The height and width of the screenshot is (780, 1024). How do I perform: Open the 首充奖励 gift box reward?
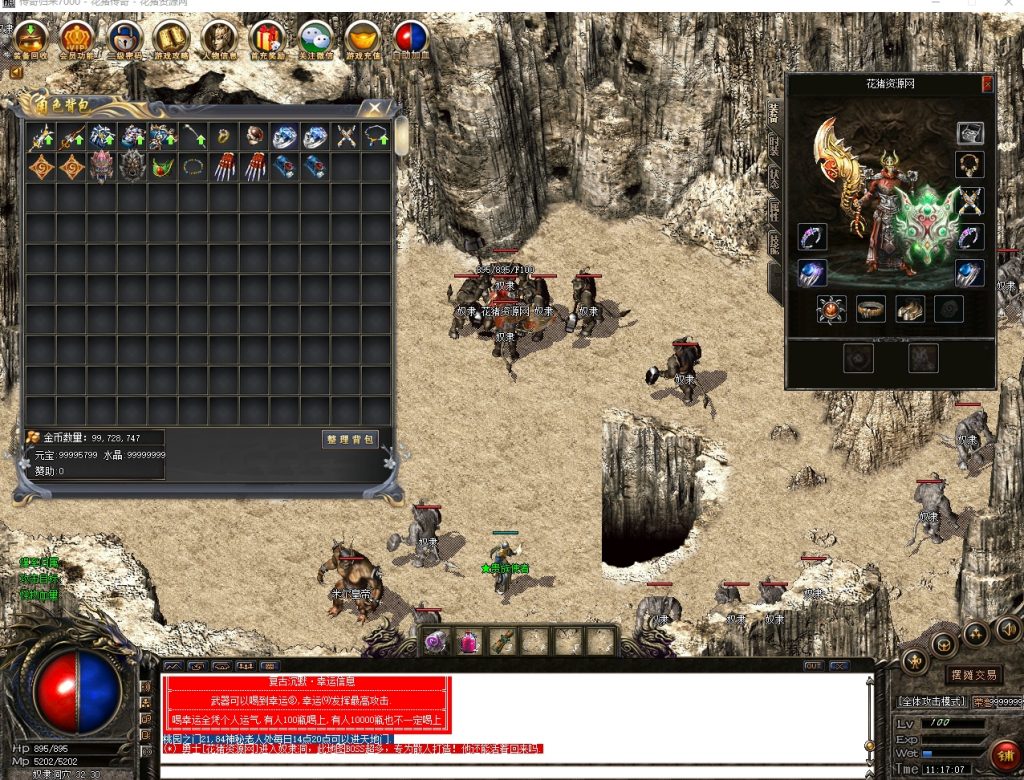coord(267,38)
